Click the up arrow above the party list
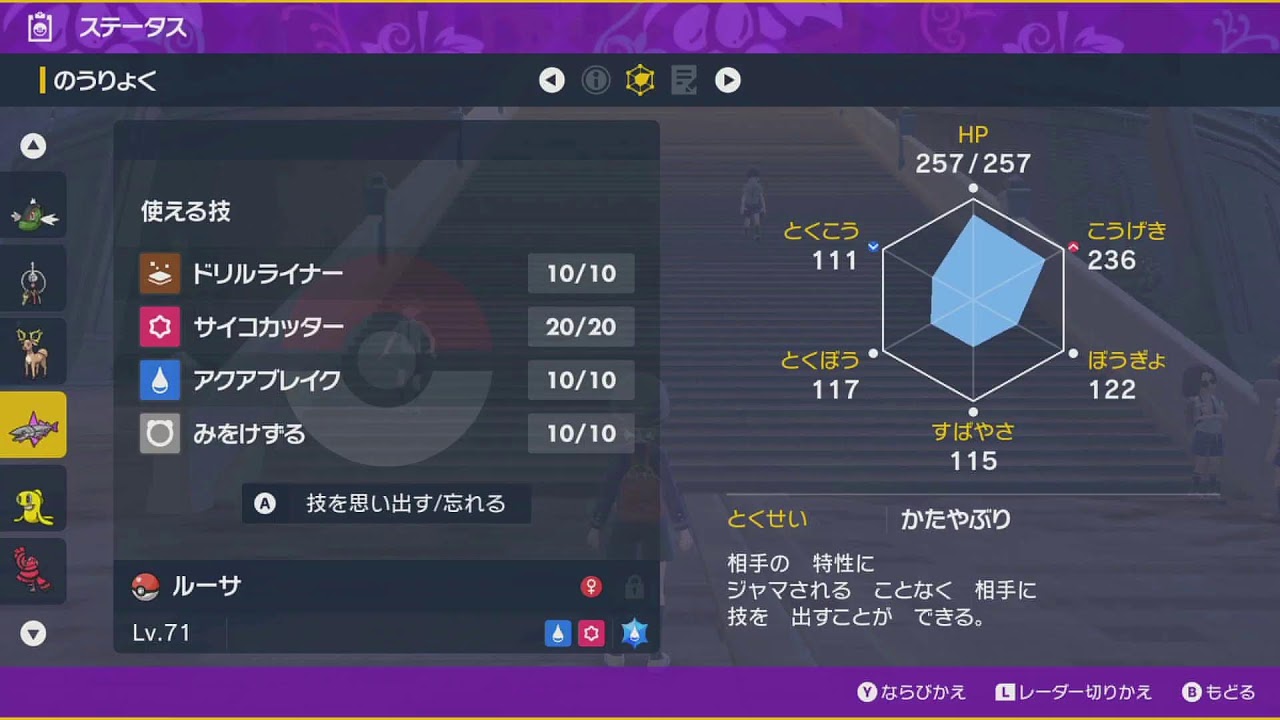1280x720 pixels. (33, 145)
